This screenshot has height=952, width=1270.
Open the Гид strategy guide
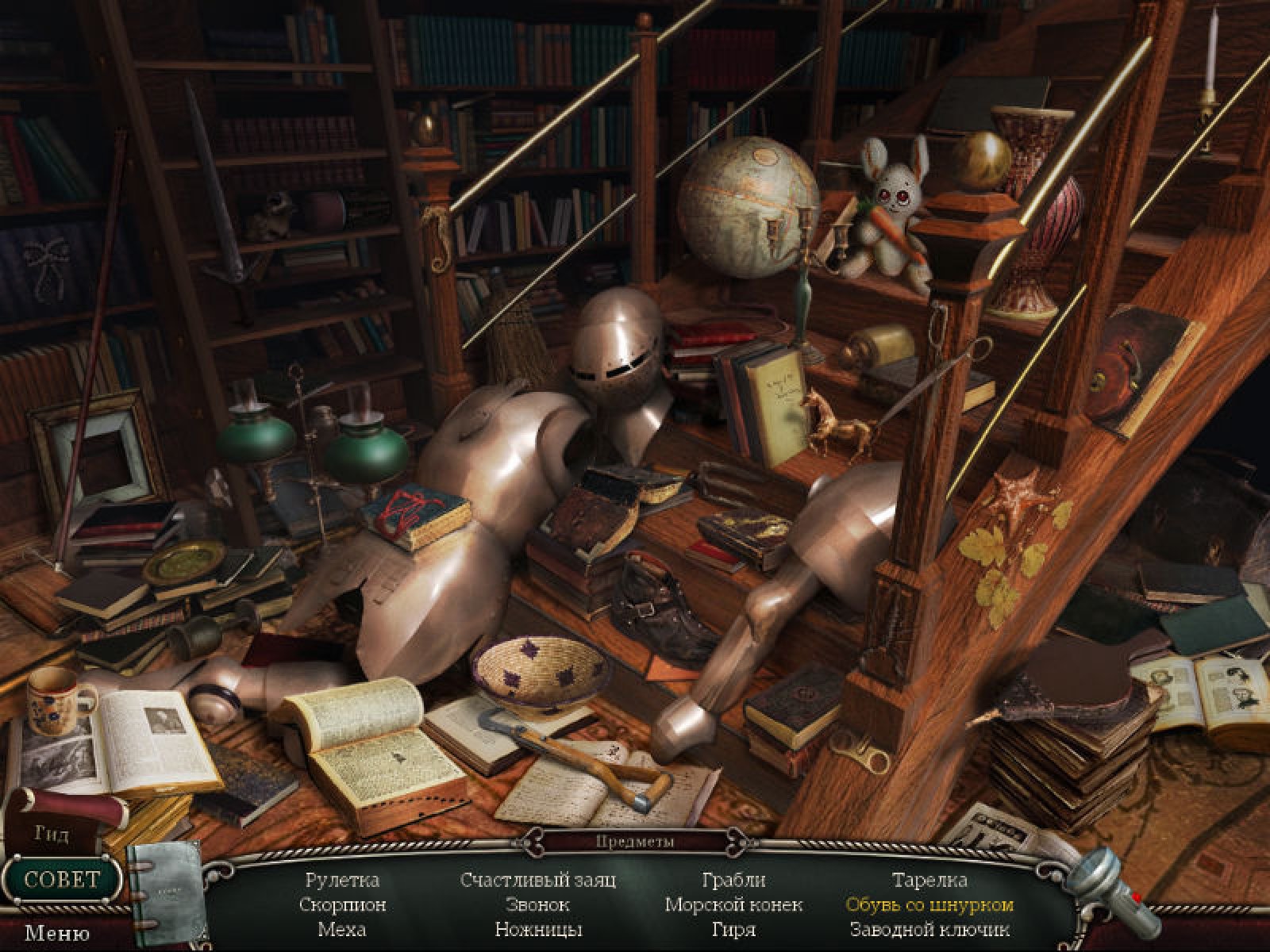click(x=52, y=834)
